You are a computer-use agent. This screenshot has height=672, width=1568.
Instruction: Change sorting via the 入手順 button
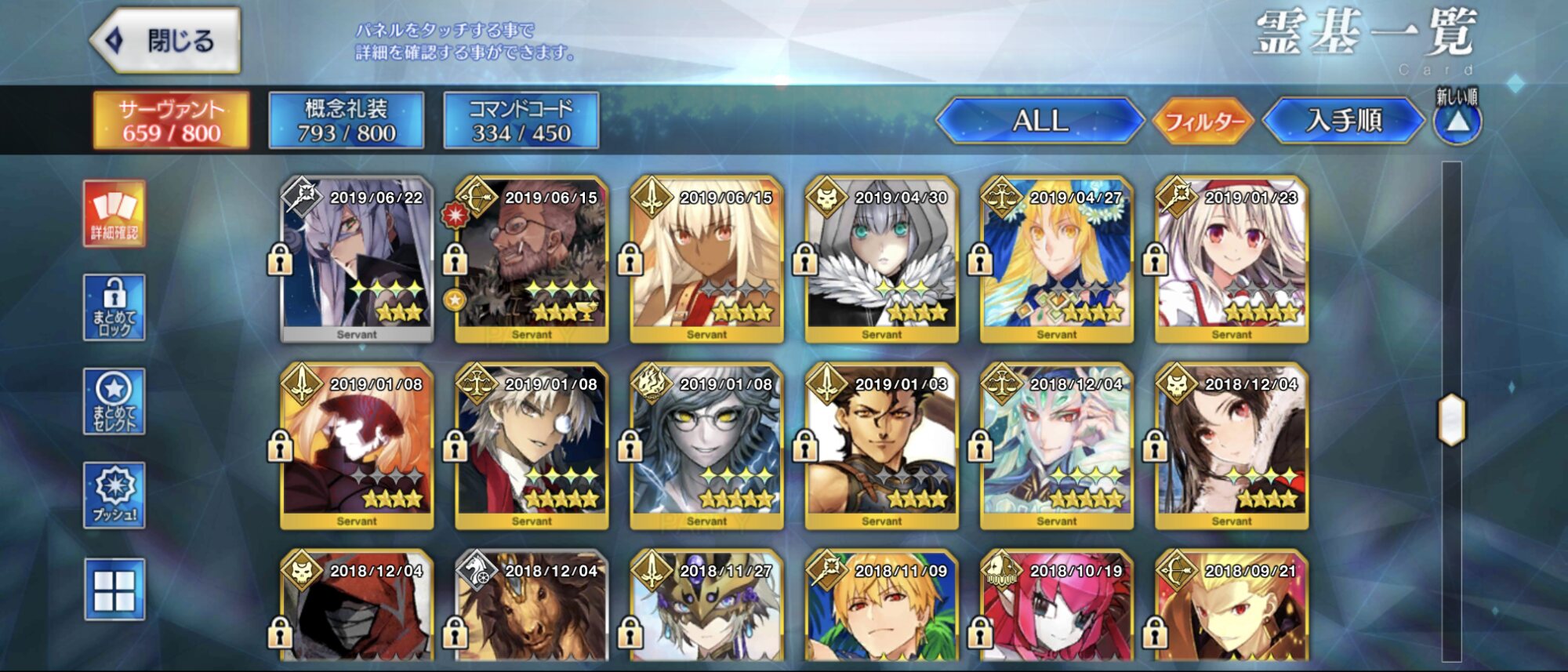click(x=1343, y=121)
